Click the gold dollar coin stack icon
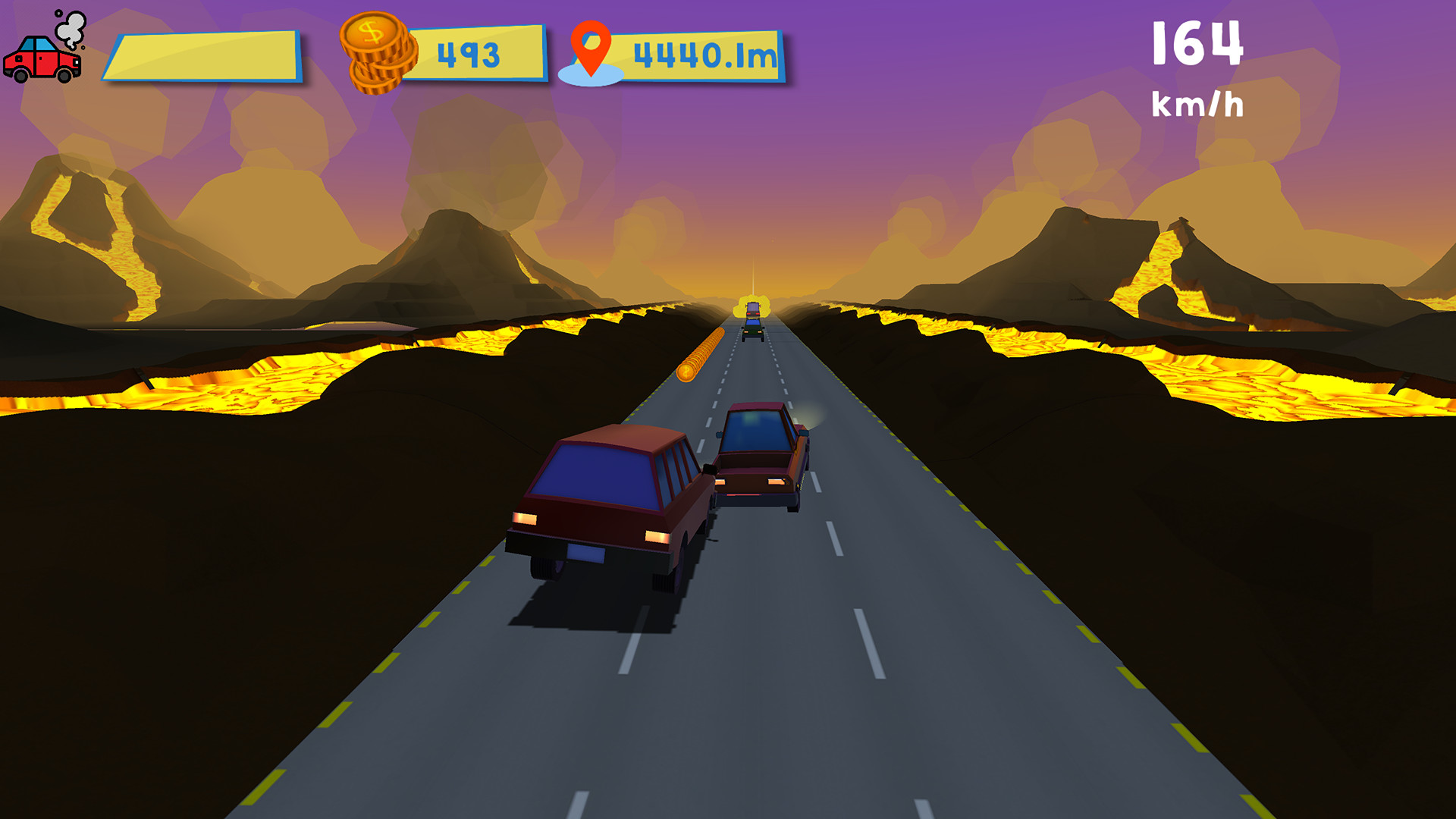This screenshot has width=1456, height=819. click(375, 53)
